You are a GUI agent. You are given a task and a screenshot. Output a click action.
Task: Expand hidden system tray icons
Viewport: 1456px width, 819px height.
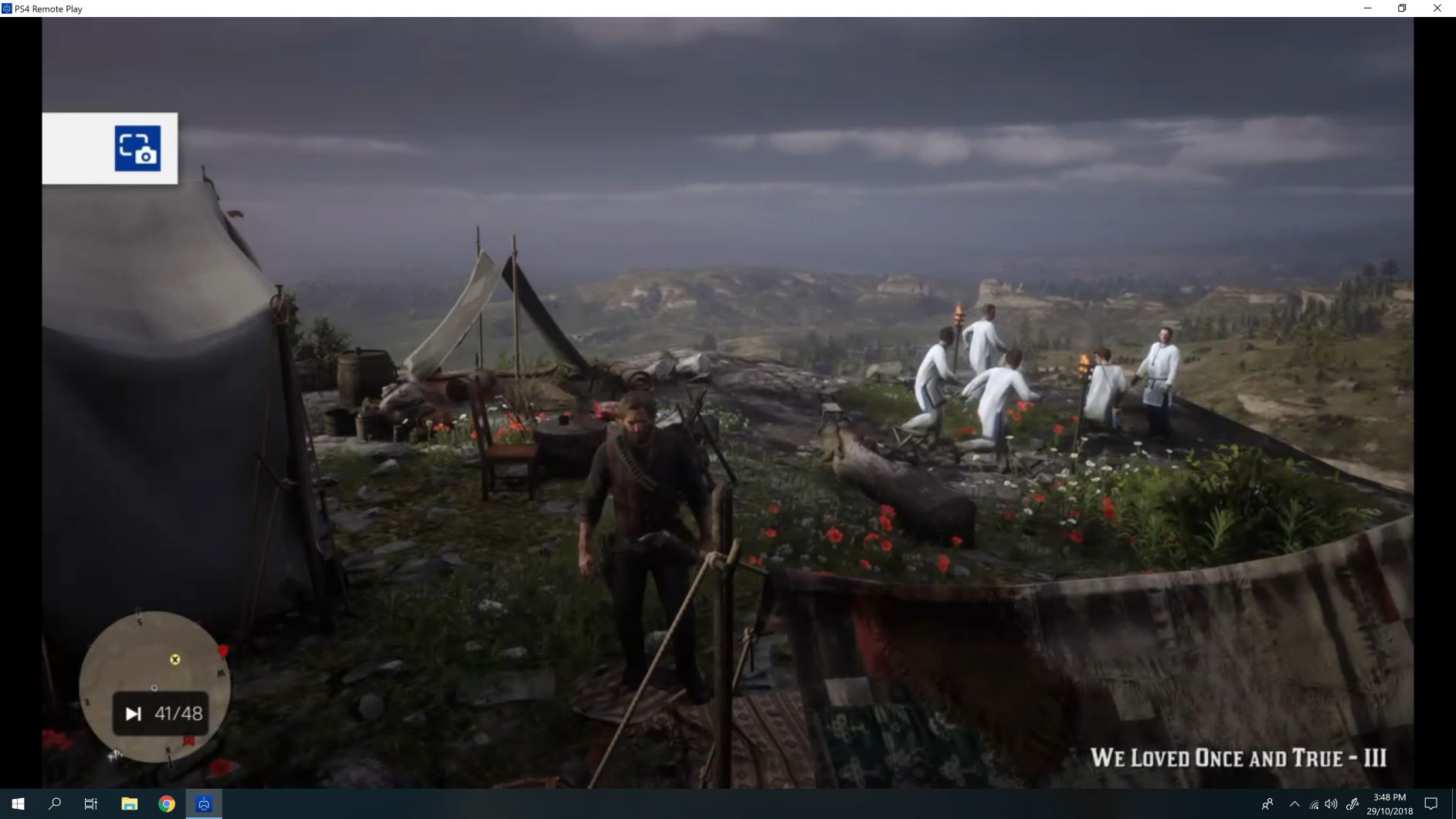click(x=1295, y=804)
